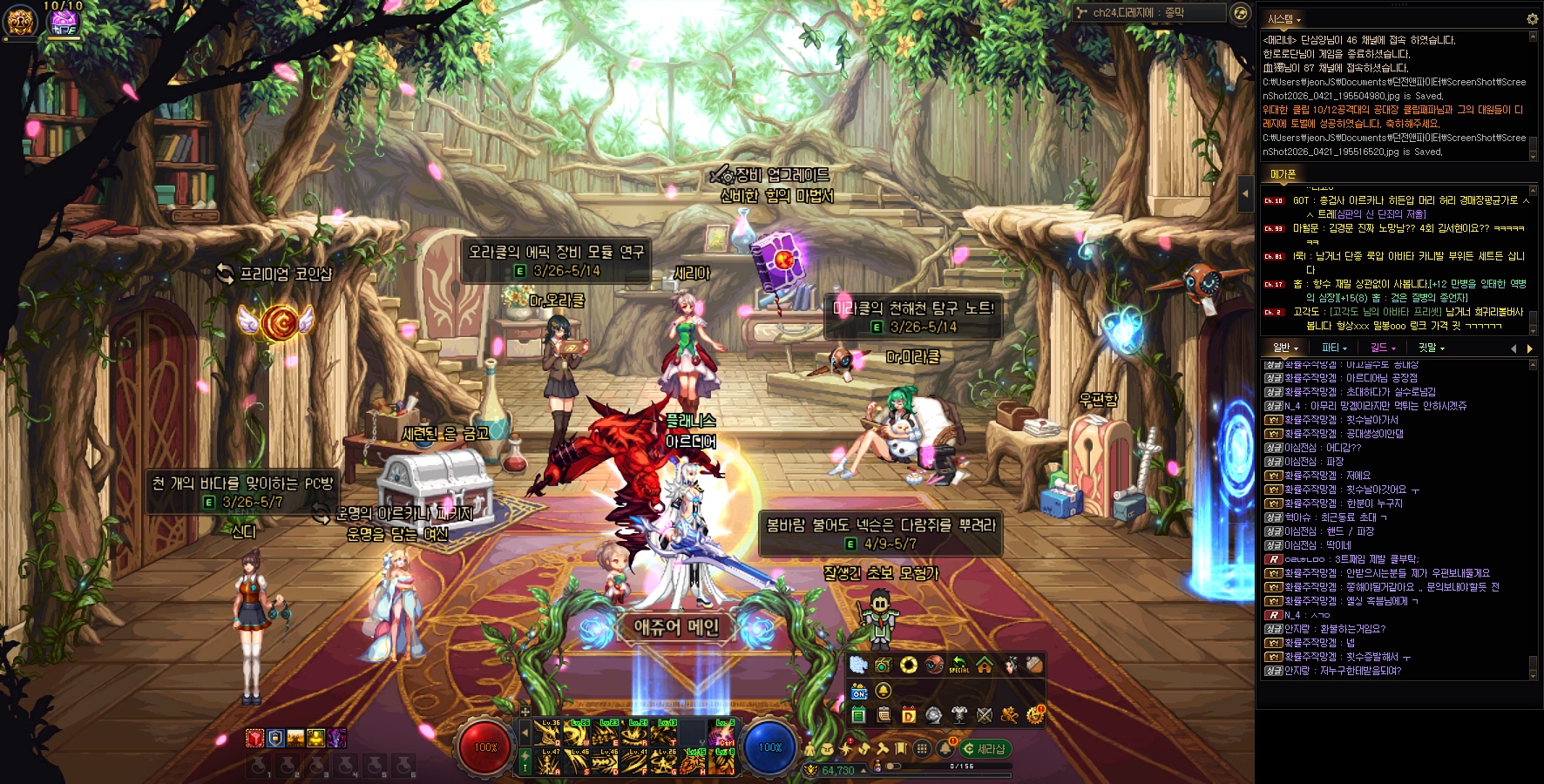
Task: Activate the purple Lv.5 Ctrl skill
Action: coord(724,733)
